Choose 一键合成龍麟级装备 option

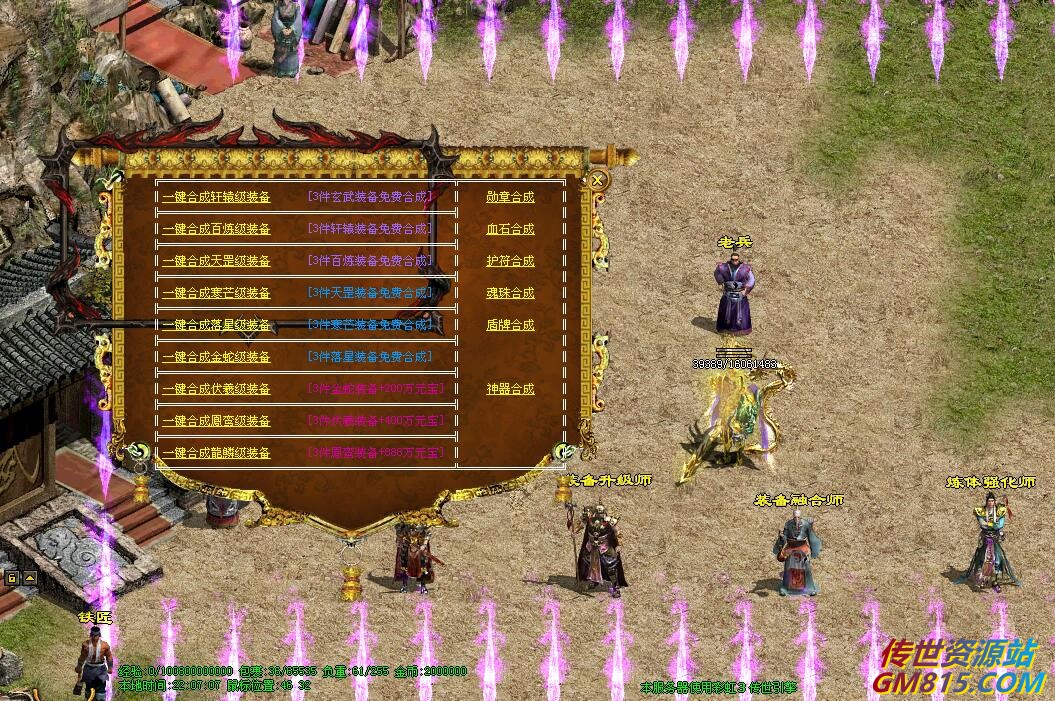click(216, 453)
